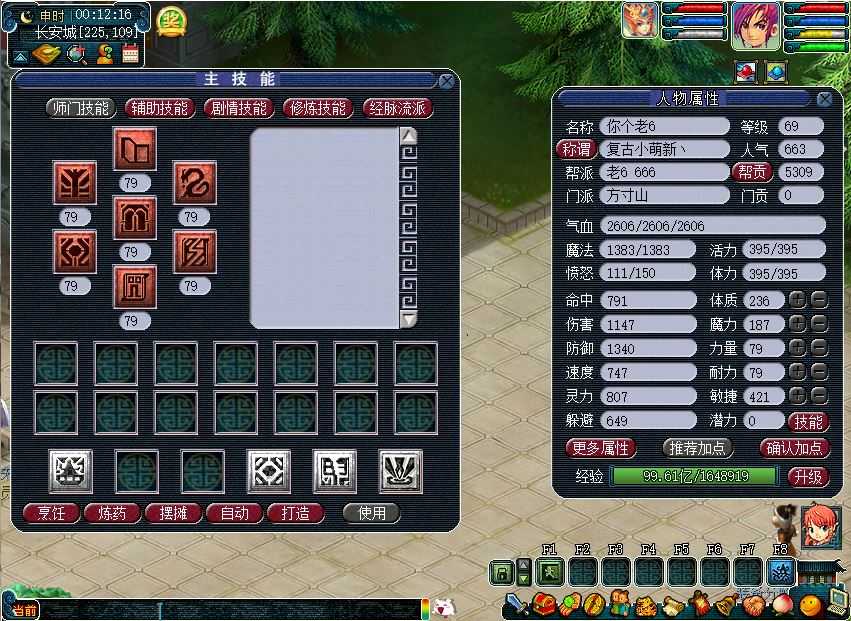This screenshot has height=621, width=851.
Task: Switch to 经脉流派 tab
Action: coord(397,108)
